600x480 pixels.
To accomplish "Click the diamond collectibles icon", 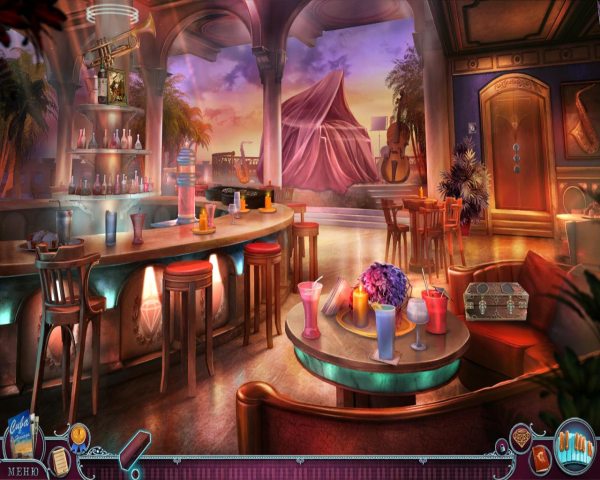I will 521,438.
